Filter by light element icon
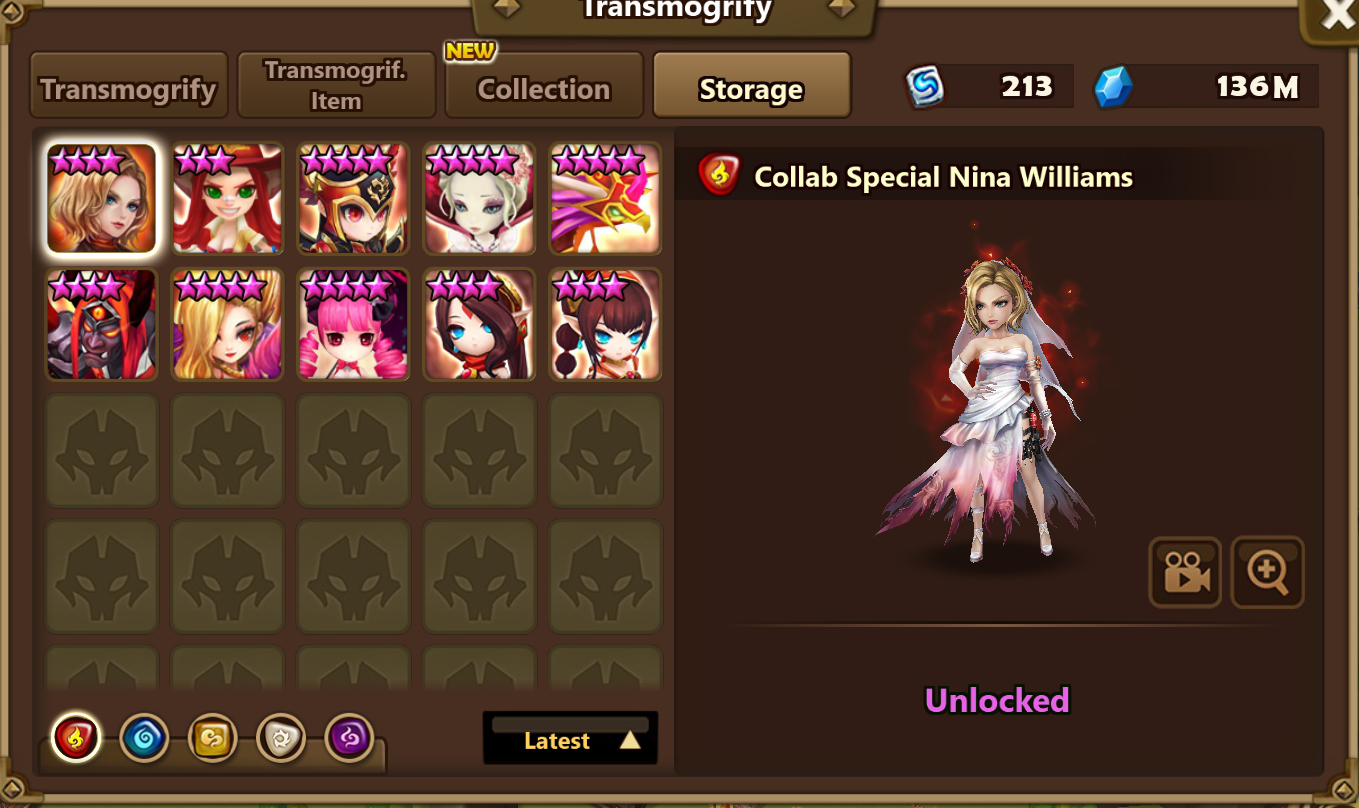The width and height of the screenshot is (1359, 808). tap(281, 739)
